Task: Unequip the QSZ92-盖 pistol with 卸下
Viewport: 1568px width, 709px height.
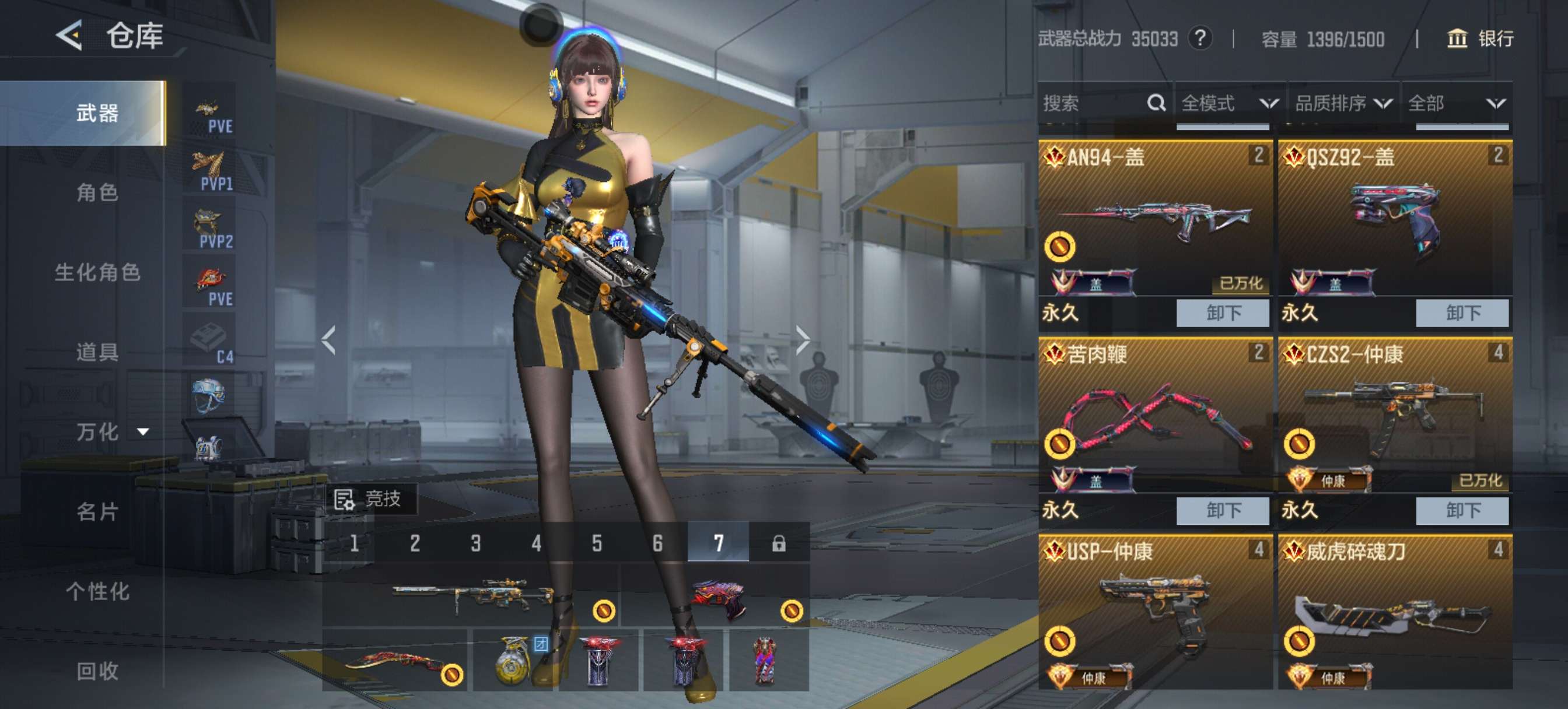Action: pos(1462,313)
